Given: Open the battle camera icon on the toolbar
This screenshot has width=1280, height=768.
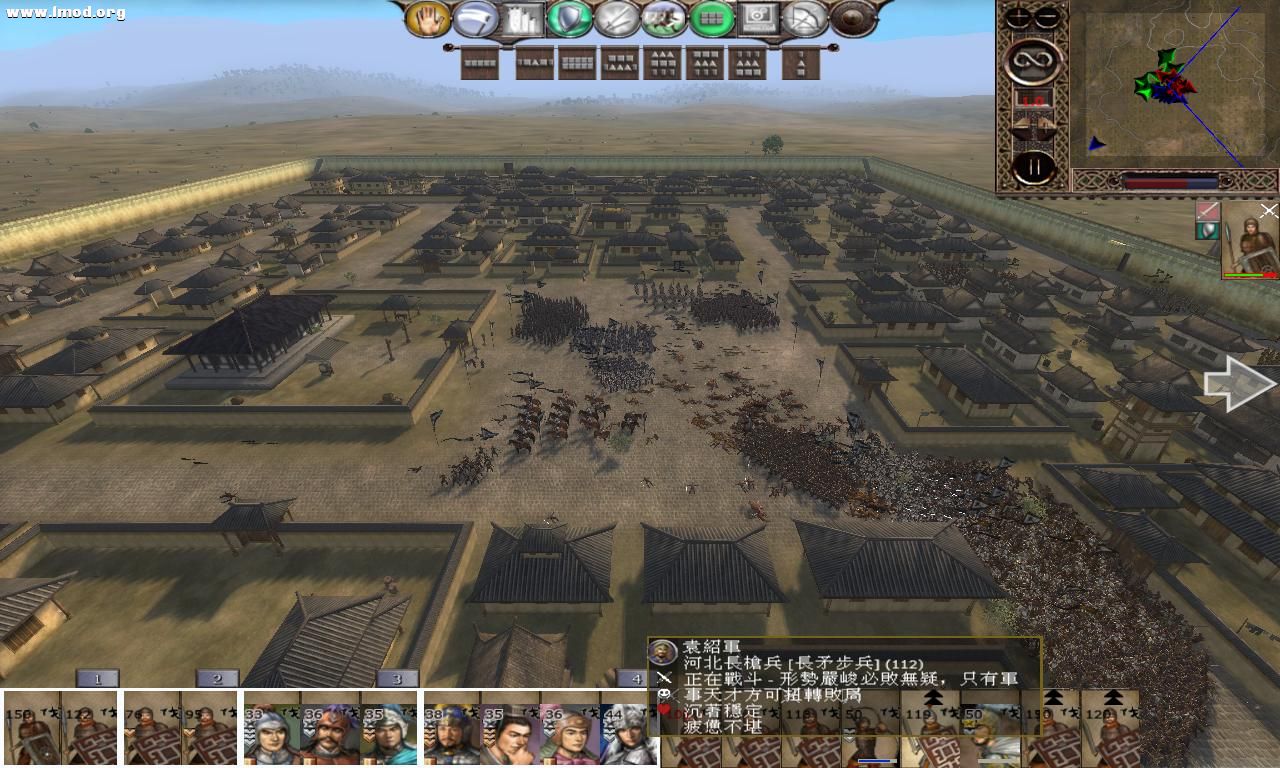Looking at the screenshot, I should pos(756,17).
